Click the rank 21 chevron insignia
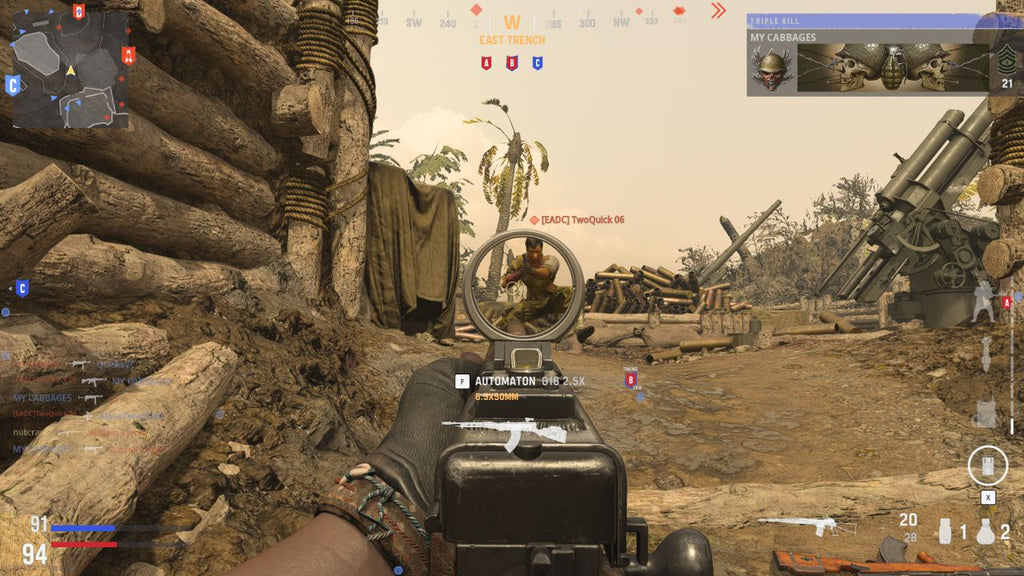Screen dimensions: 1024x576 1007,62
